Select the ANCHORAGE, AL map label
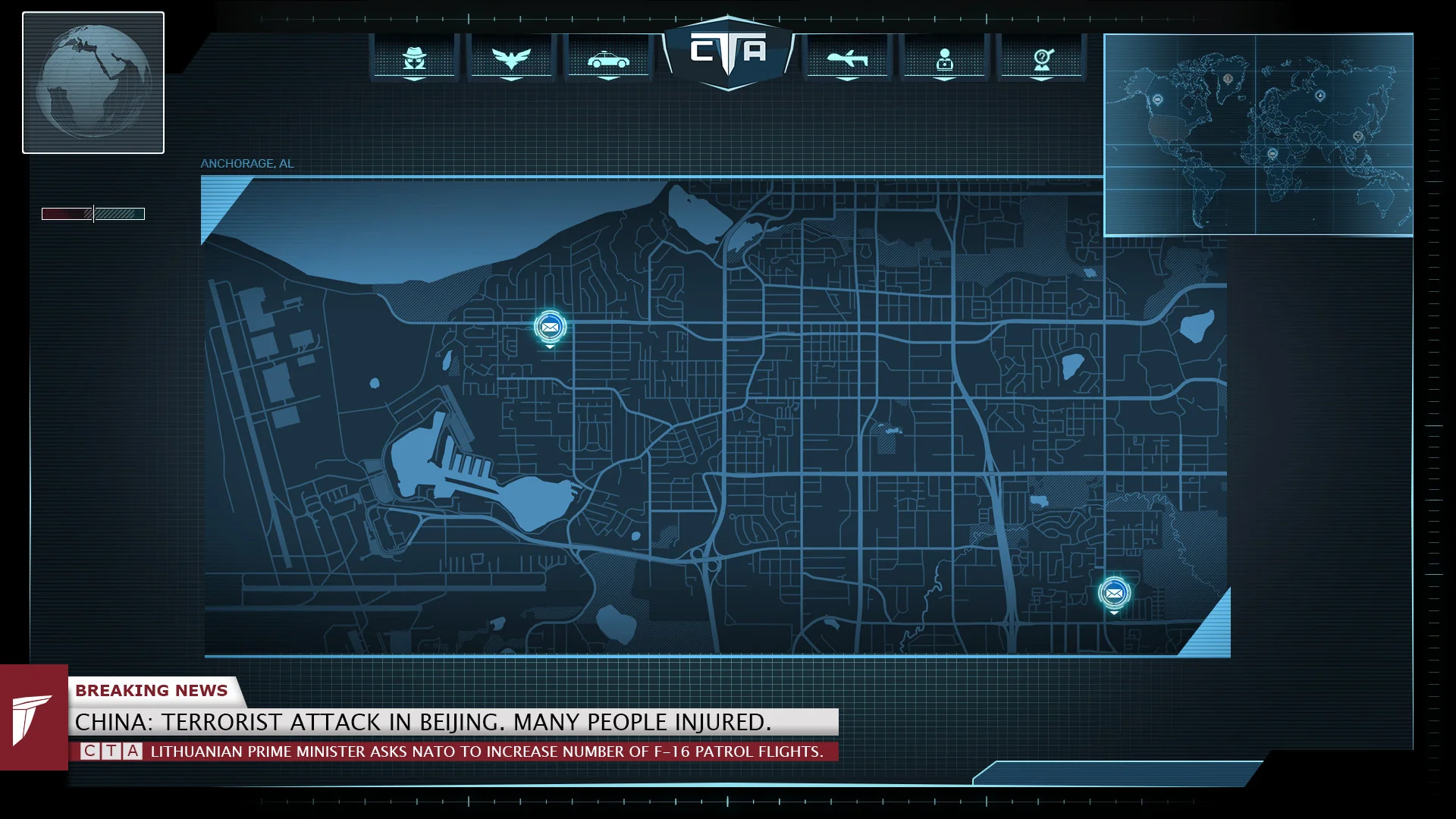1456x819 pixels. click(246, 163)
